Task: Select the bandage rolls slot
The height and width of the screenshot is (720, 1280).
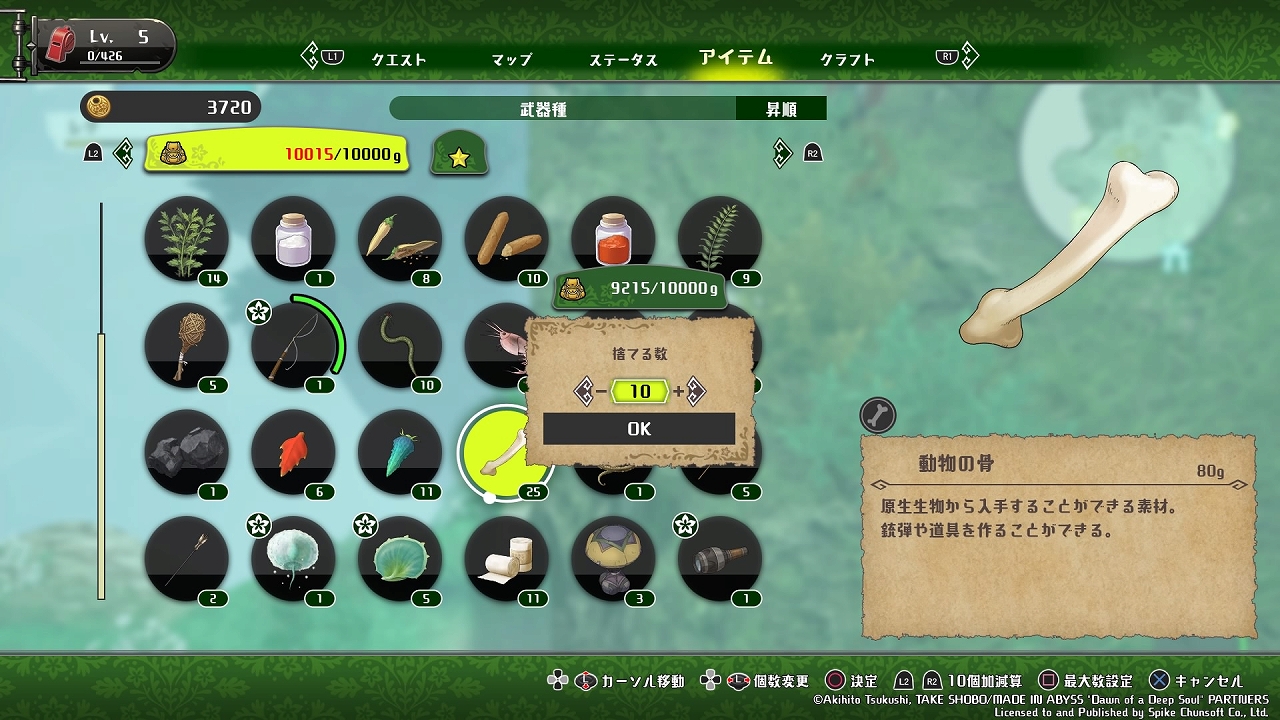Action: tap(506, 558)
